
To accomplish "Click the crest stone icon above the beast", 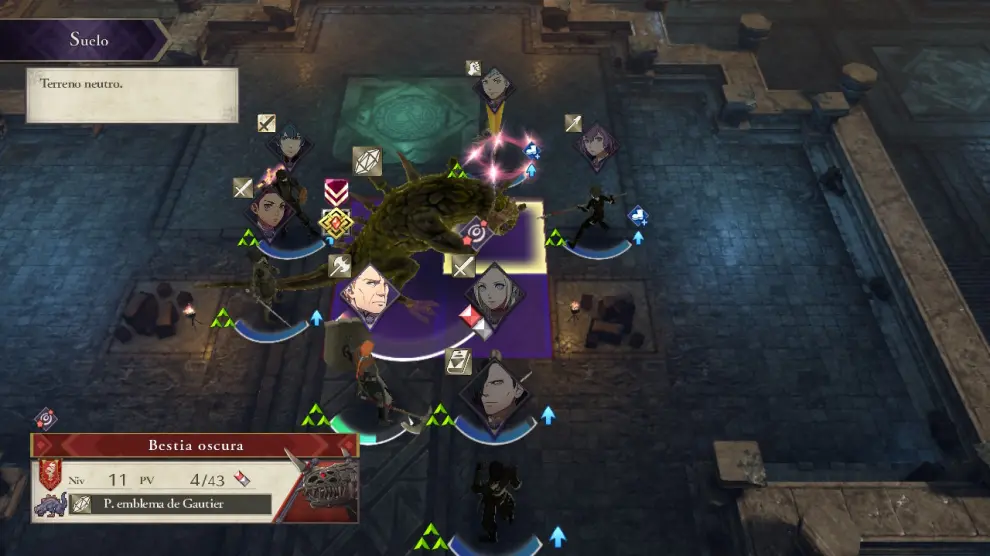I will tap(367, 160).
